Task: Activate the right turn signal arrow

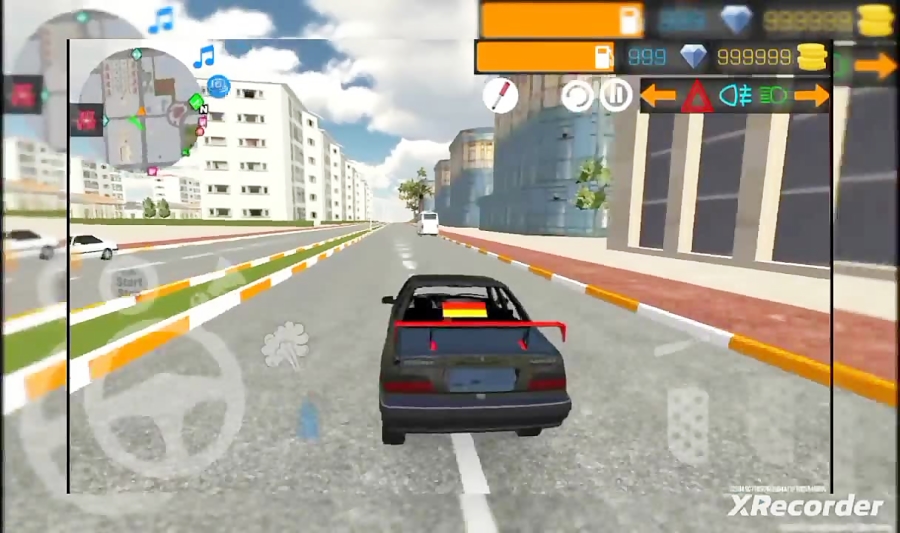Action: tap(812, 96)
